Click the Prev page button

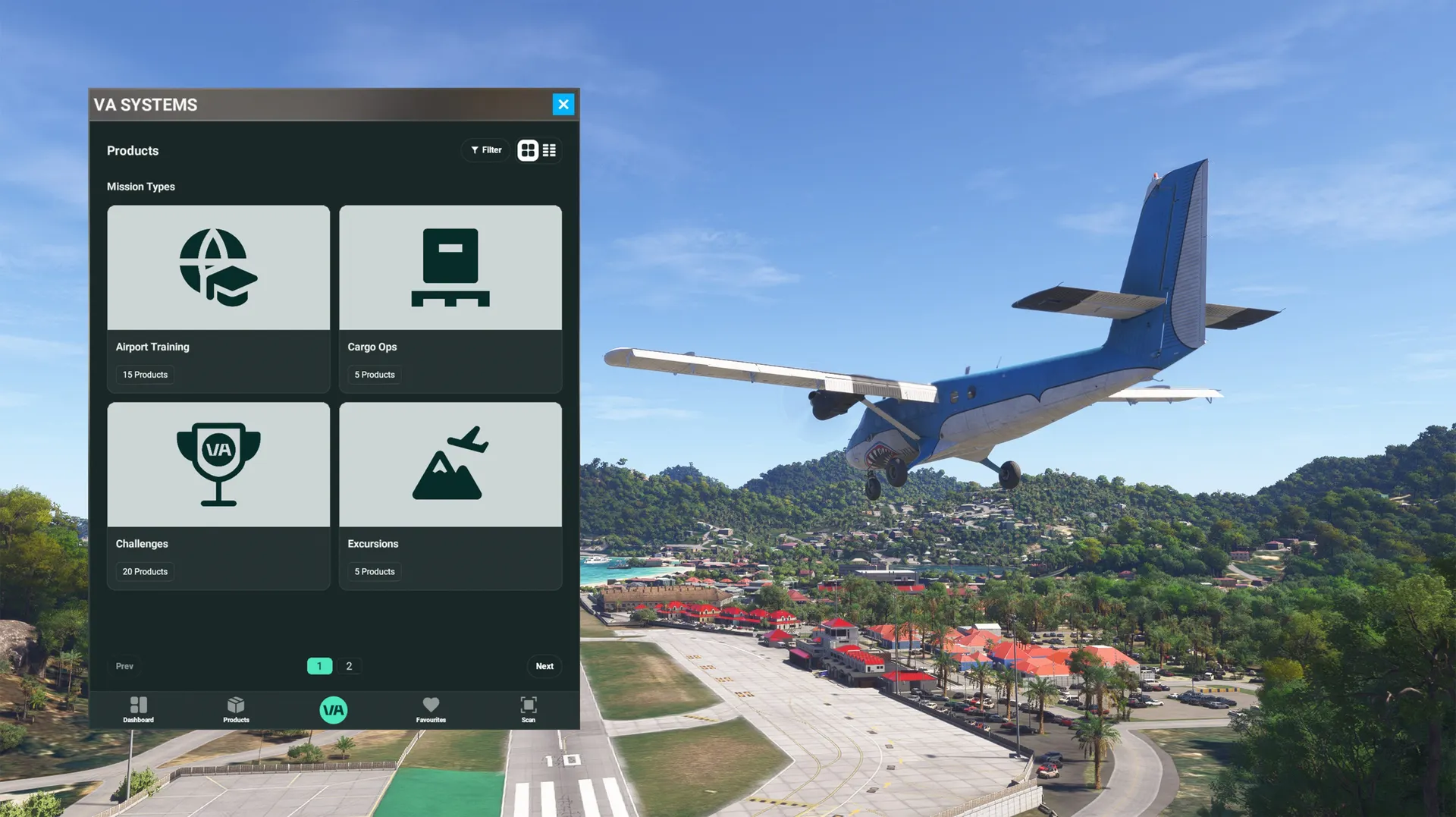[x=124, y=666]
